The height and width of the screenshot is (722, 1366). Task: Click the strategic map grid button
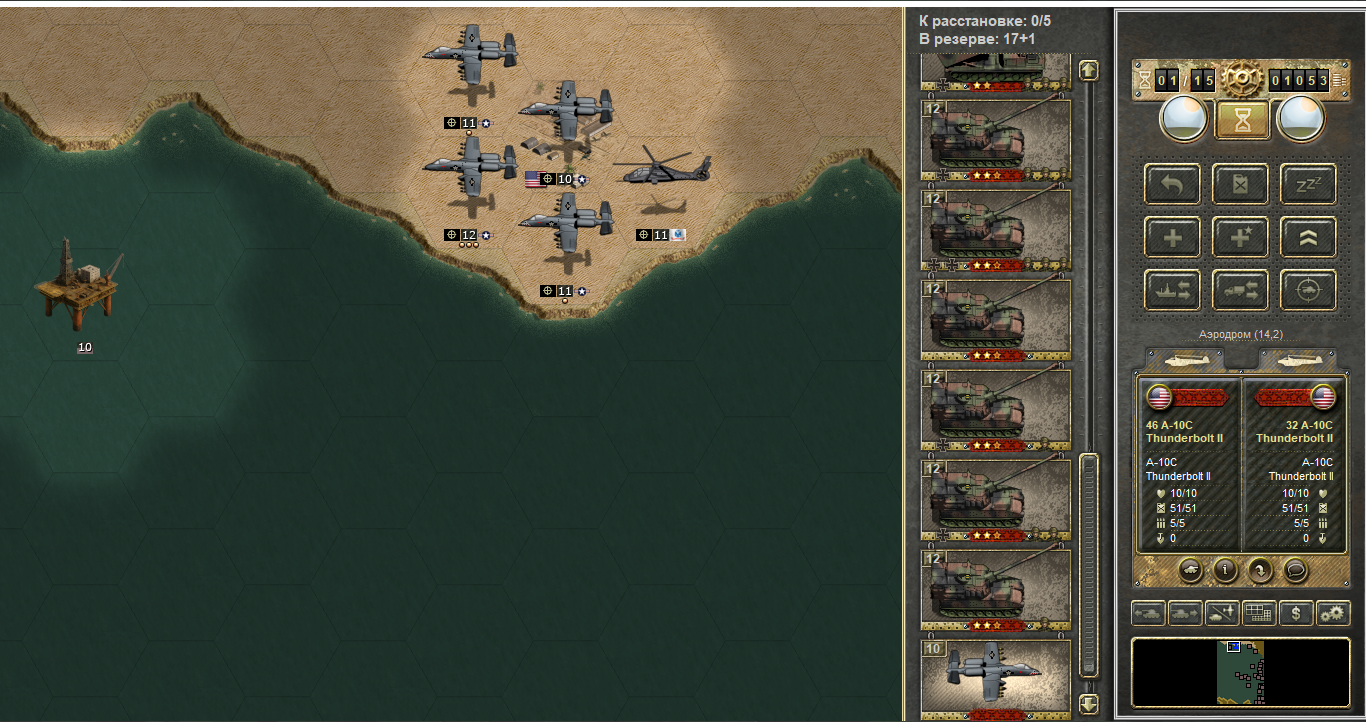point(1259,613)
